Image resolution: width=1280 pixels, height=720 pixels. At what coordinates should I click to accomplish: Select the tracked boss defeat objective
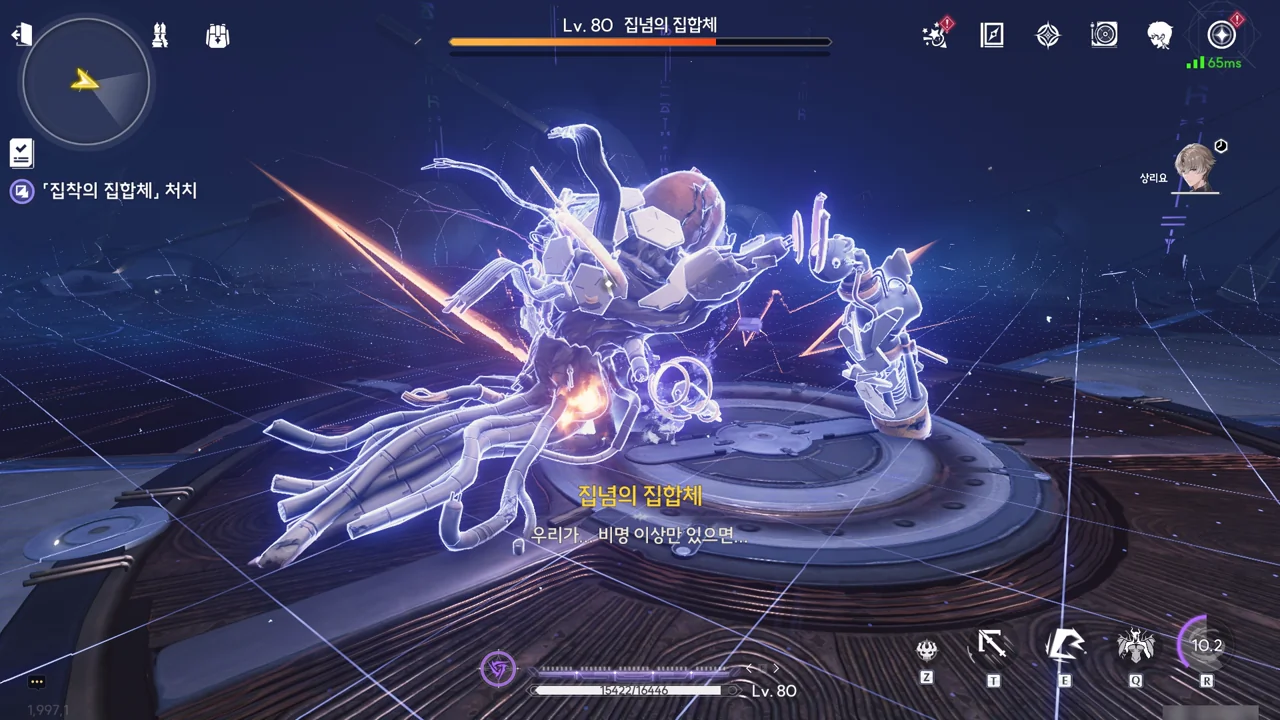coord(118,190)
